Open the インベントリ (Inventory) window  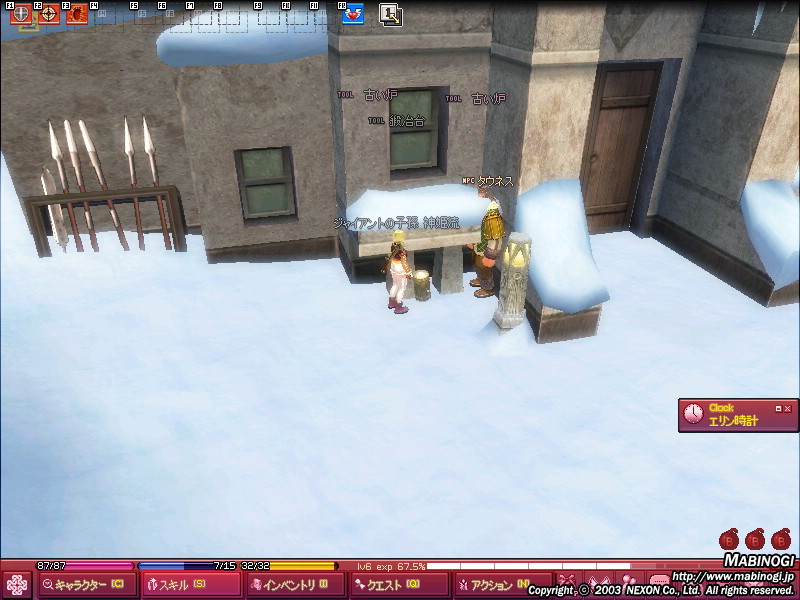[x=295, y=585]
